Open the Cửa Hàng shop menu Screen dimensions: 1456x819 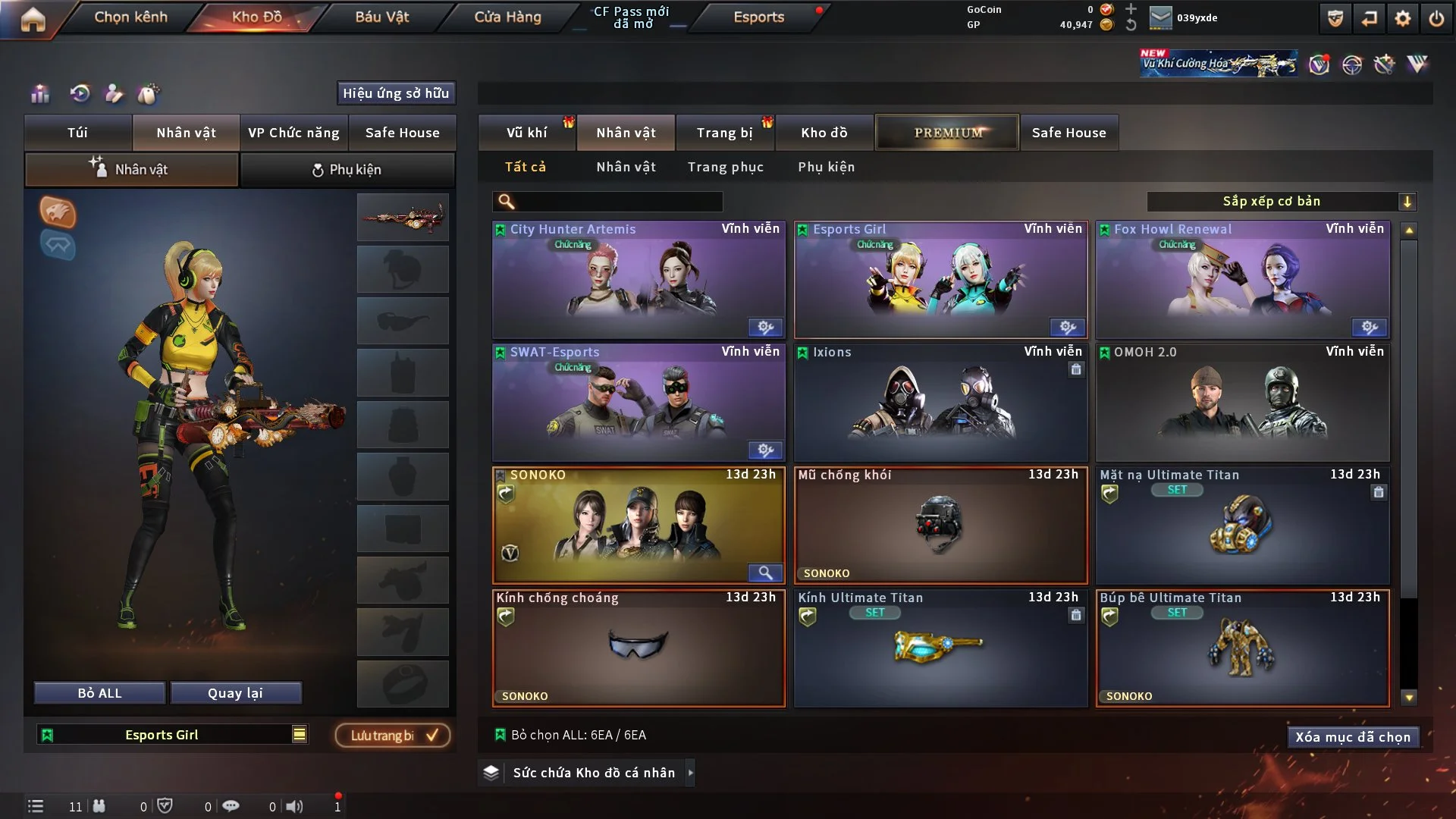pos(507,17)
